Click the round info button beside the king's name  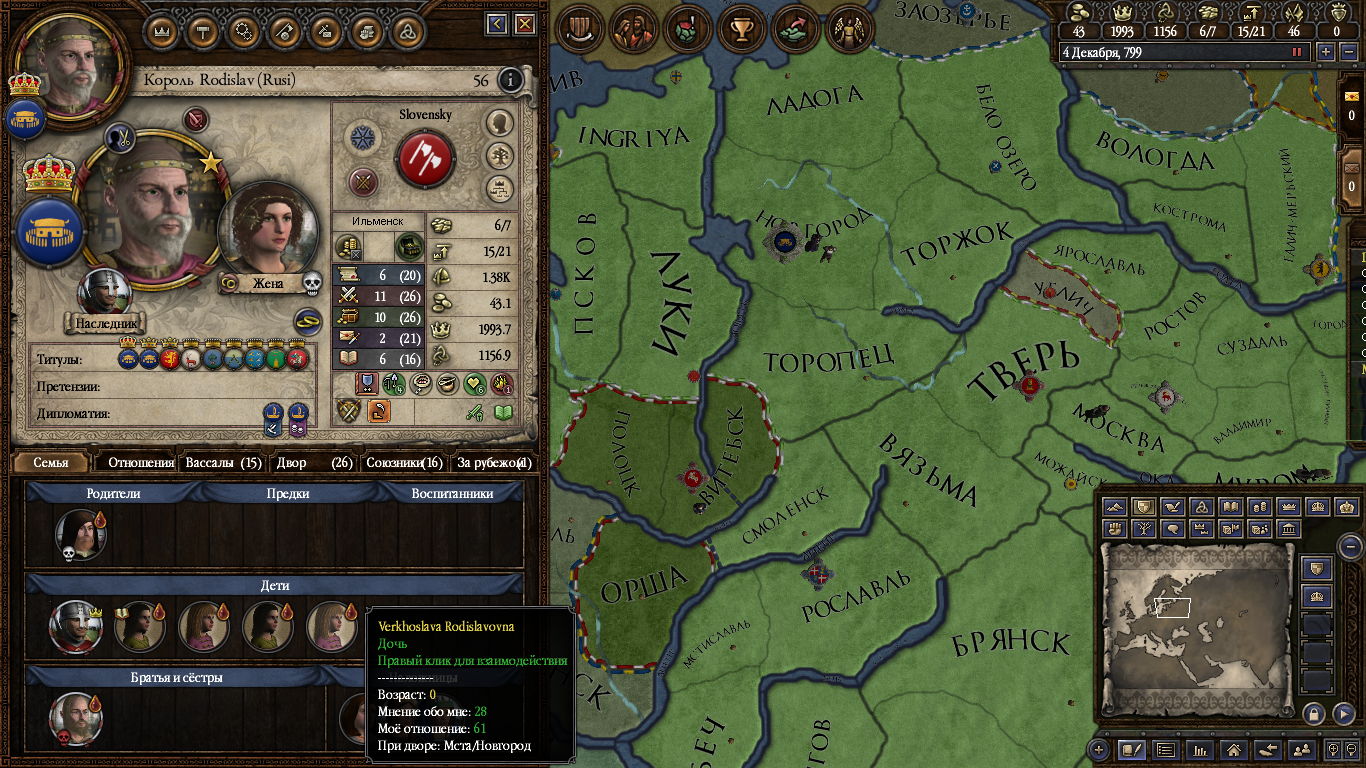point(510,80)
